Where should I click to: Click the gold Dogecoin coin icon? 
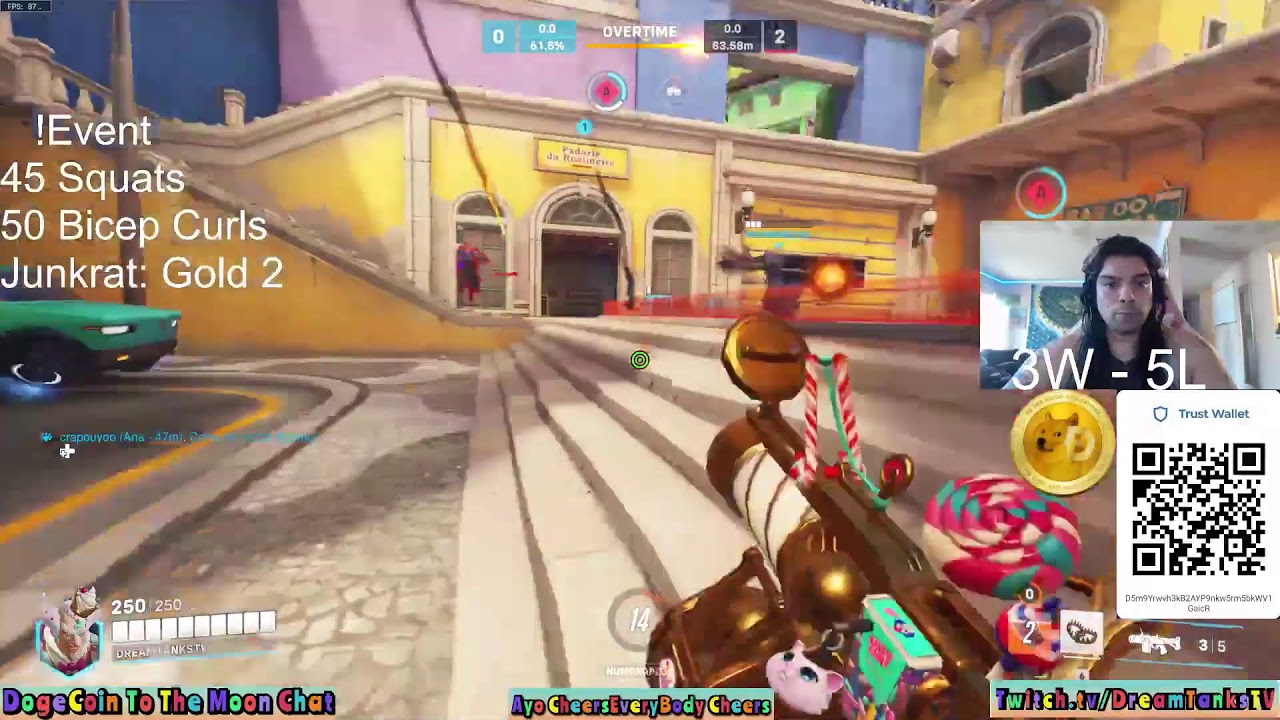tap(1061, 442)
